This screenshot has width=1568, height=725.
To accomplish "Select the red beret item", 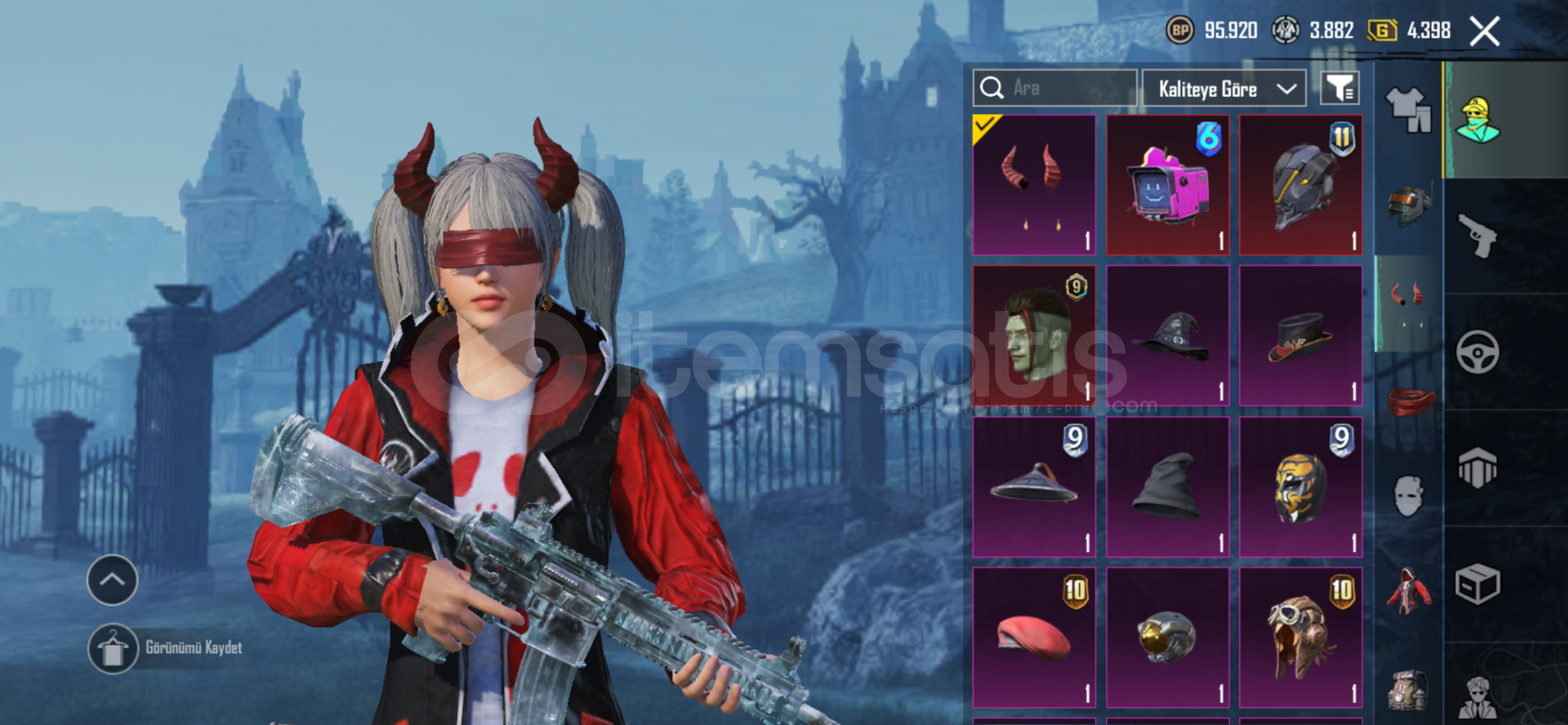I will click(x=1034, y=637).
